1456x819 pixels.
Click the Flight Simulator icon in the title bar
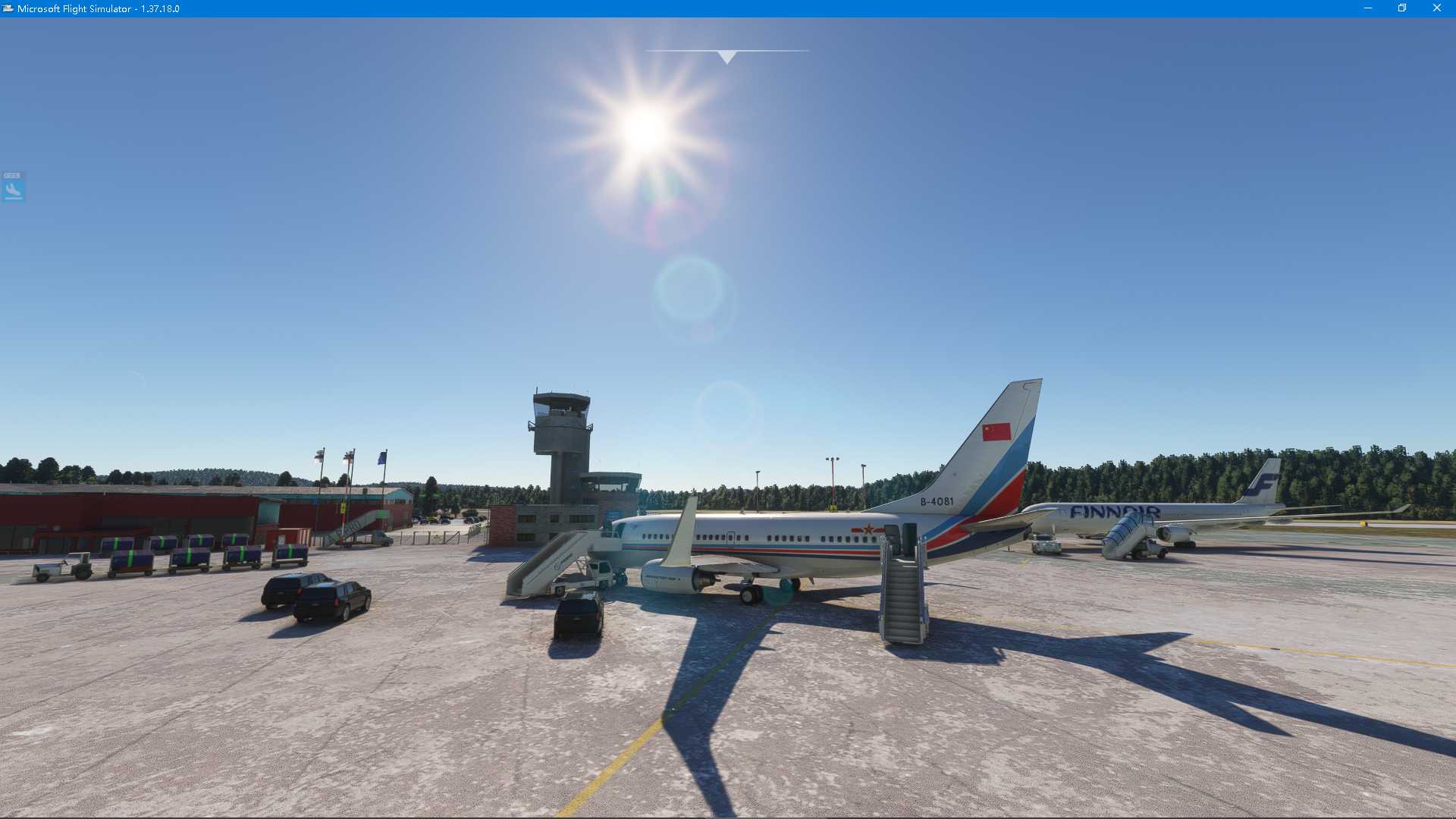coord(8,8)
